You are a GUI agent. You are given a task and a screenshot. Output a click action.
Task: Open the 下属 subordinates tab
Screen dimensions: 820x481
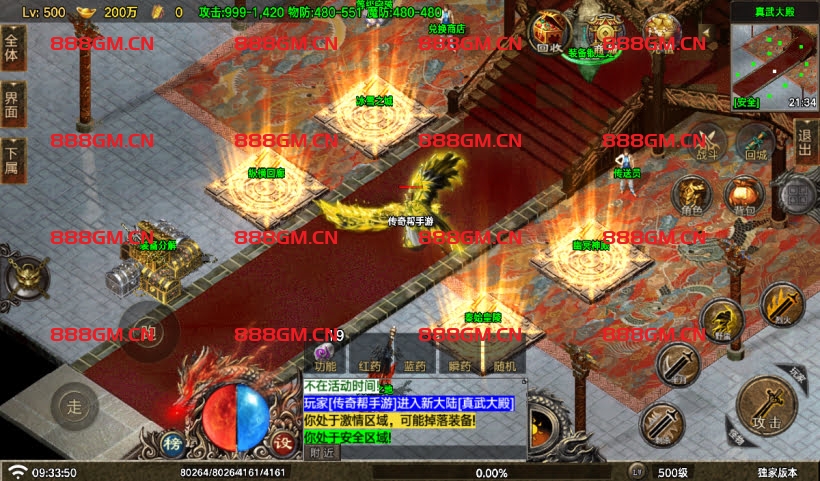12,156
